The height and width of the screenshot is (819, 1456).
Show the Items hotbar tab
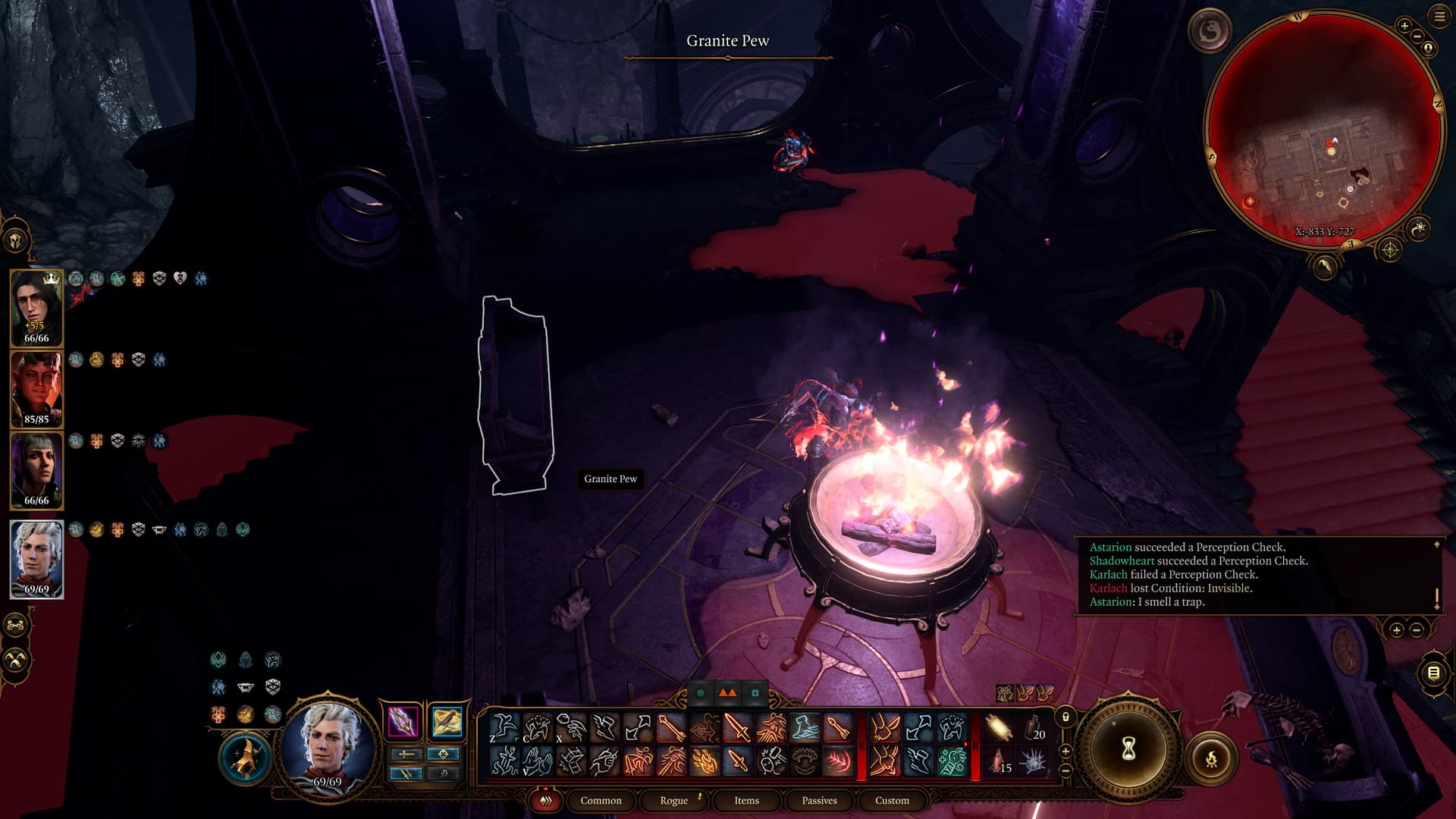tap(746, 800)
